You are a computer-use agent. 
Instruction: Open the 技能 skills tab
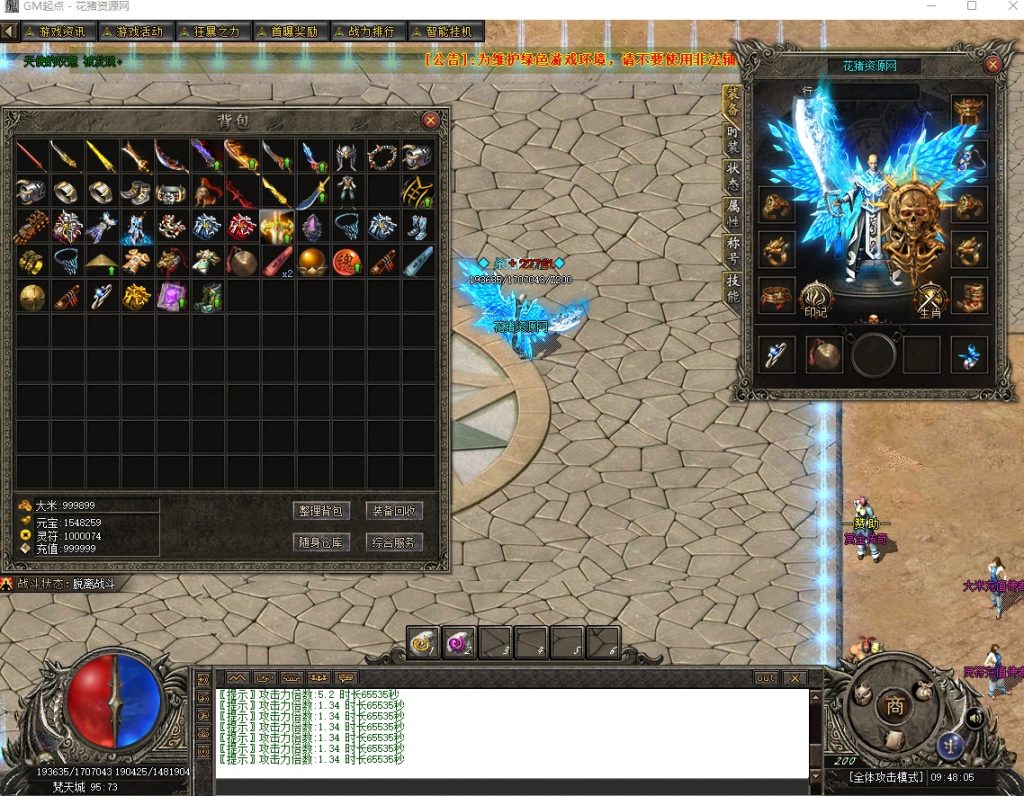click(733, 290)
